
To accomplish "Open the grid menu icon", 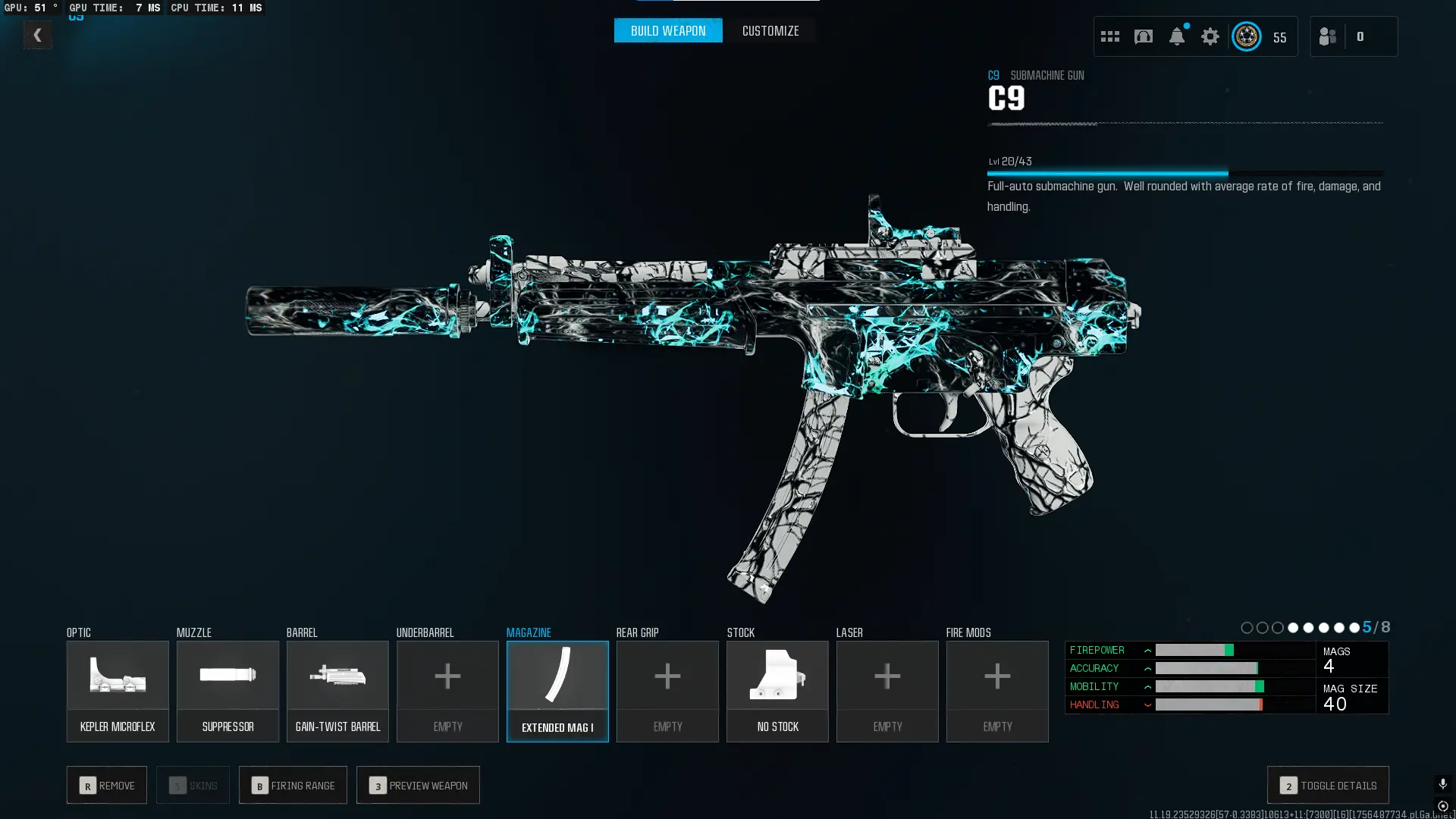I will 1110,36.
